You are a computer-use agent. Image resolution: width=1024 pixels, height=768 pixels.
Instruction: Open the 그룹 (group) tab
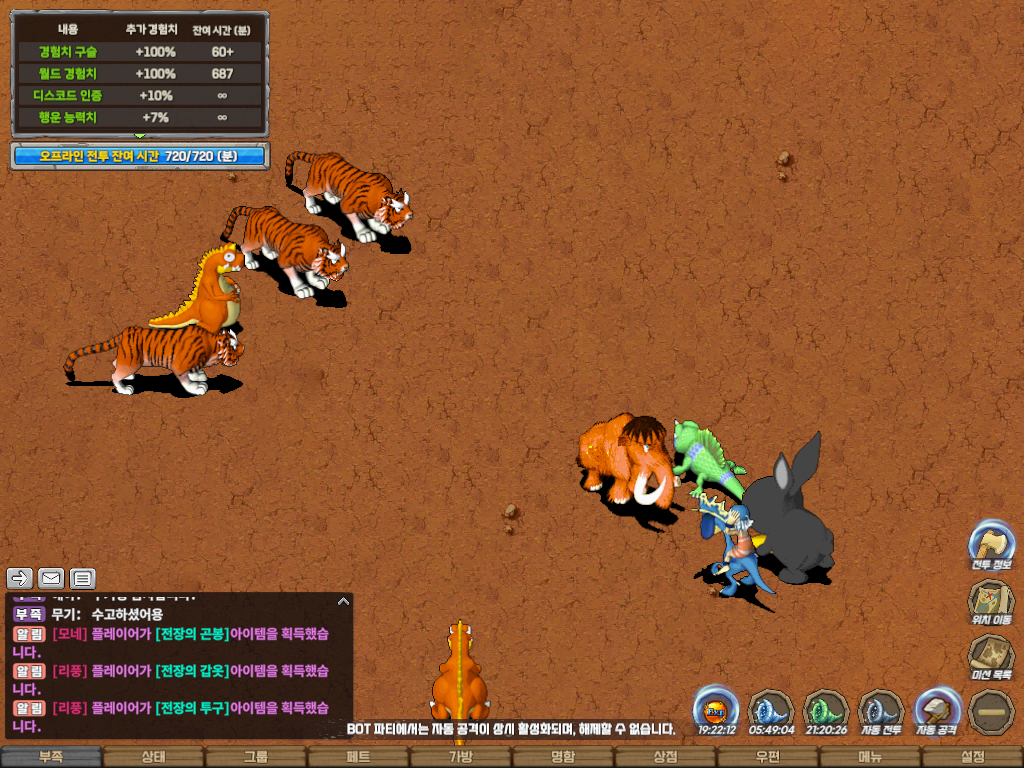point(256,757)
